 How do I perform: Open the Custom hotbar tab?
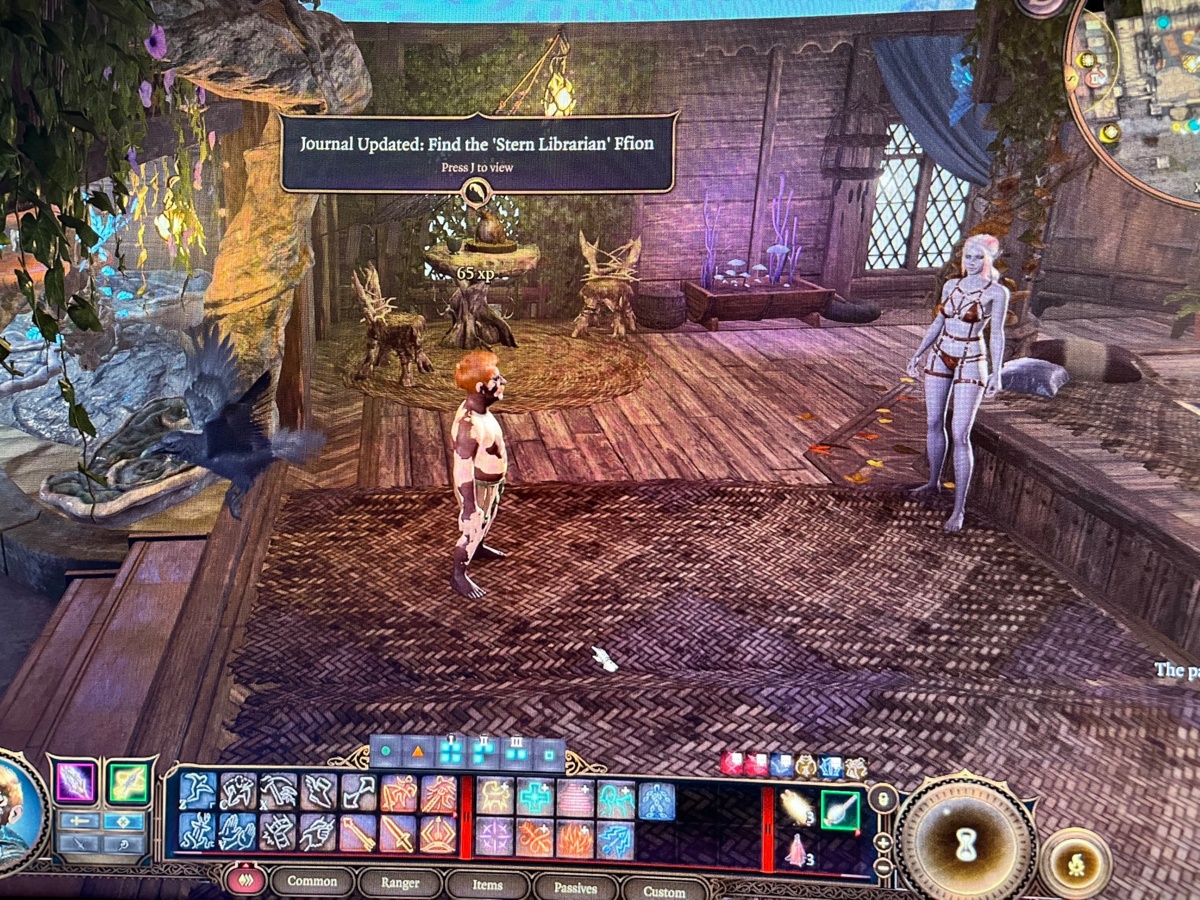point(663,890)
